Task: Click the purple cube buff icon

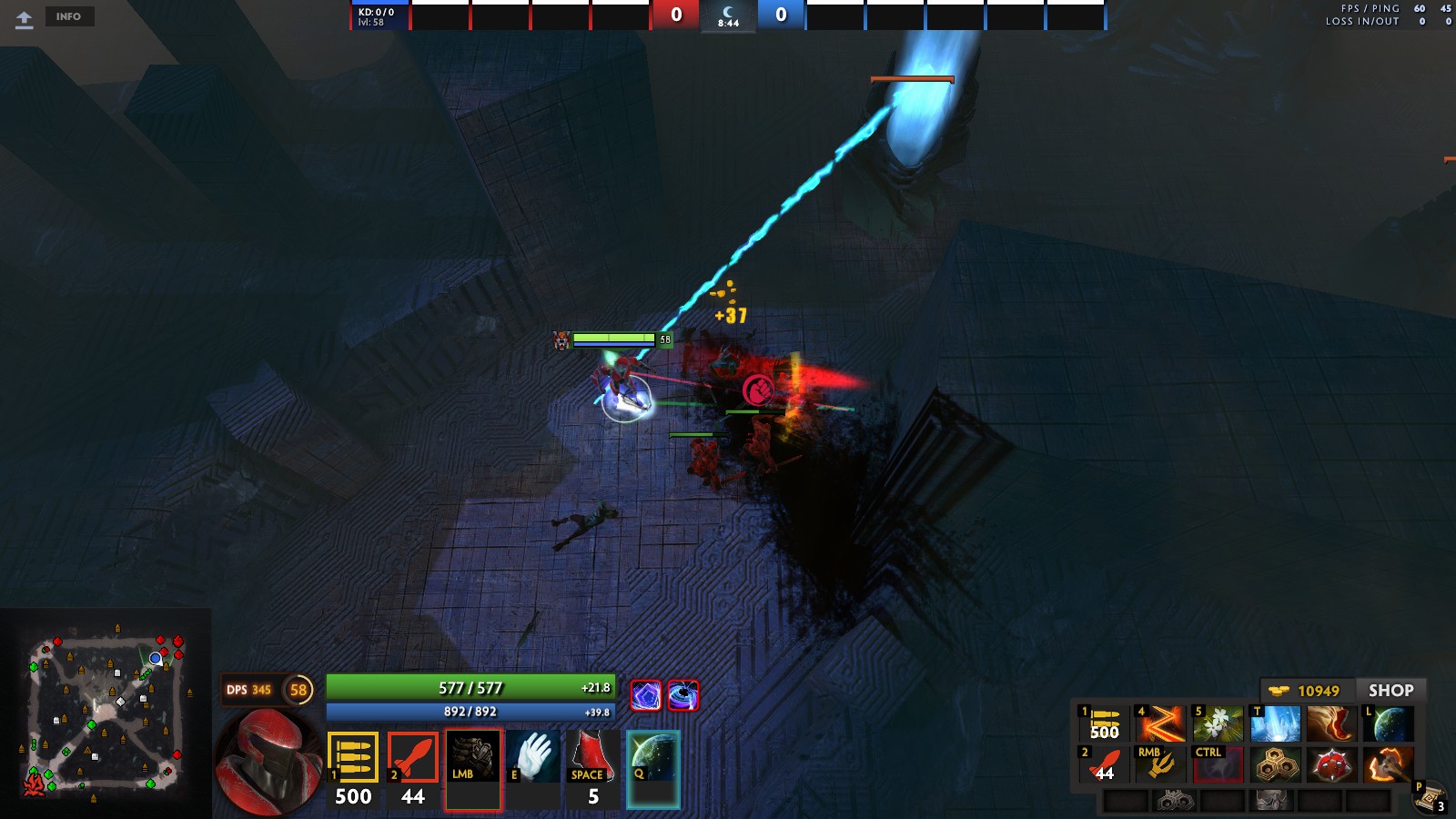Action: [646, 696]
